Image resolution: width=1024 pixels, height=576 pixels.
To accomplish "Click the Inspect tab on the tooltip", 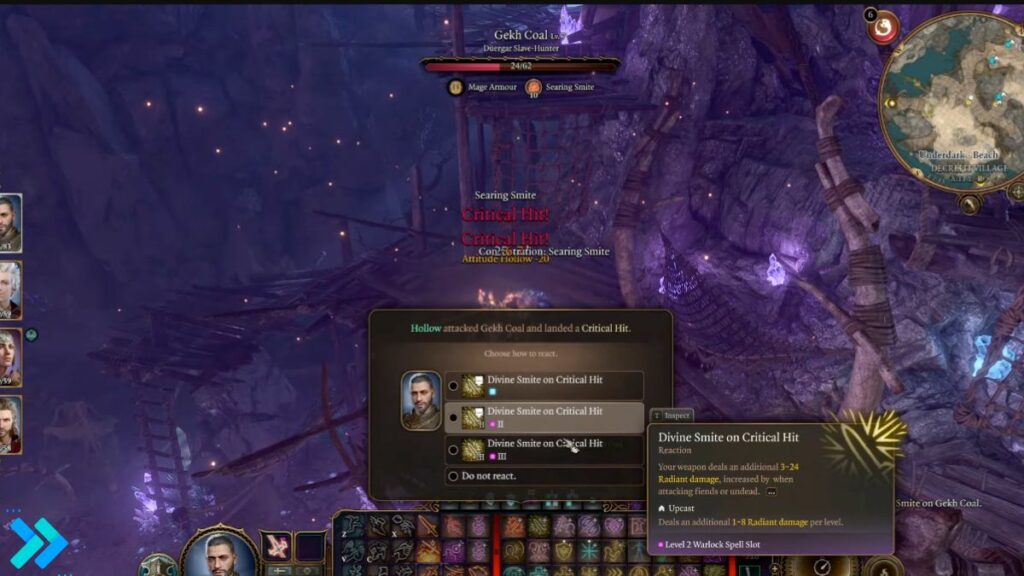I will 672,415.
